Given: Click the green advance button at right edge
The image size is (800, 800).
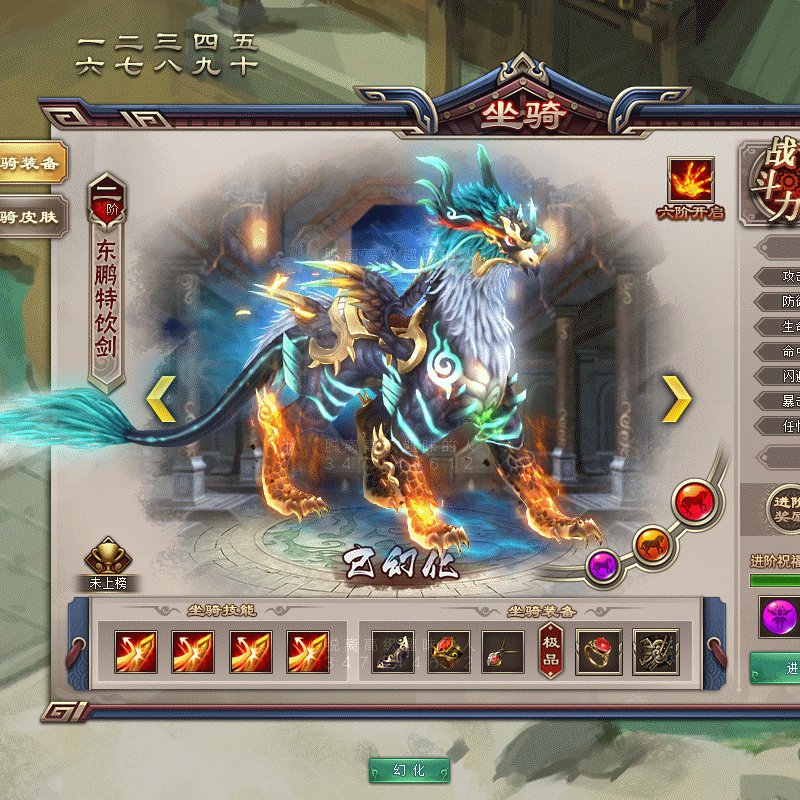Looking at the screenshot, I should (776, 667).
